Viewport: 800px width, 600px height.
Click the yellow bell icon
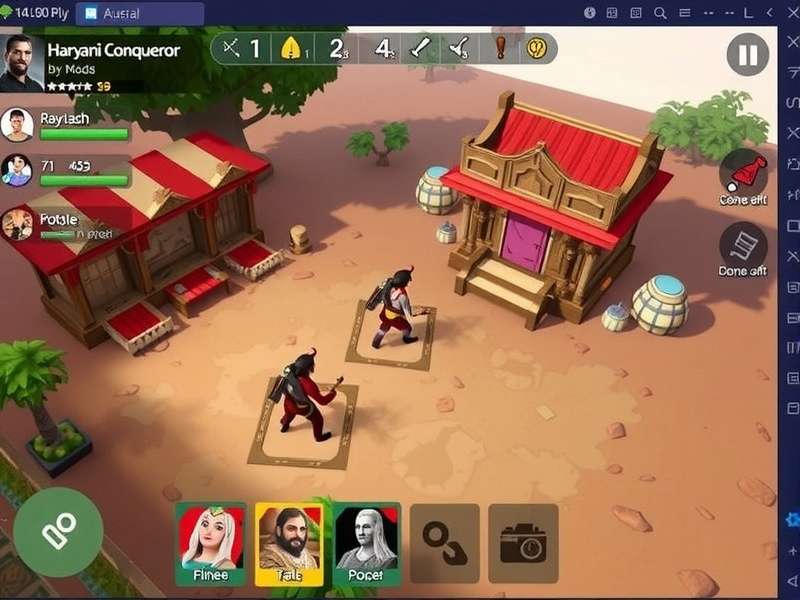[x=291, y=48]
